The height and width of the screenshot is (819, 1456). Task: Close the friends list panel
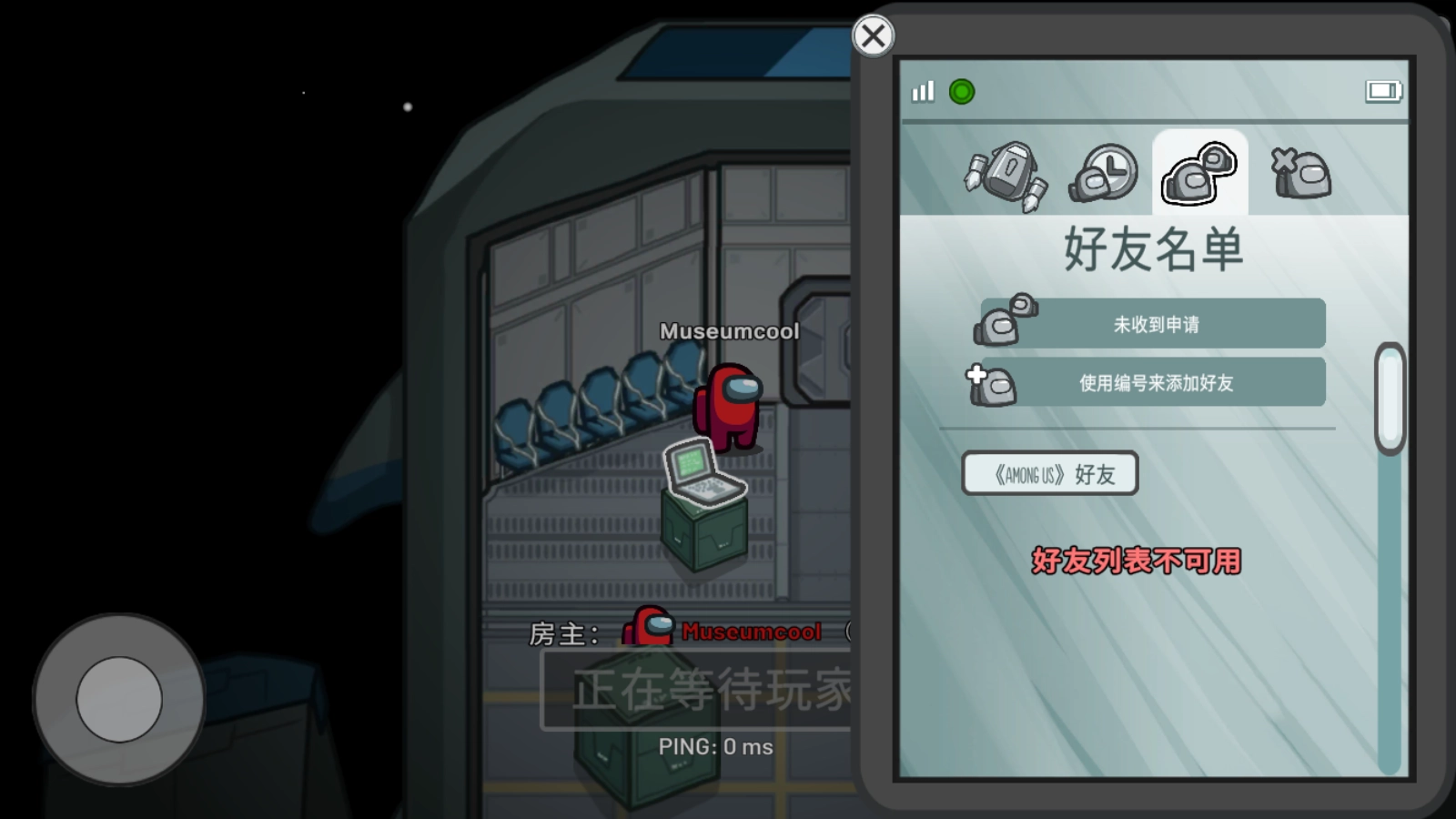(x=873, y=36)
